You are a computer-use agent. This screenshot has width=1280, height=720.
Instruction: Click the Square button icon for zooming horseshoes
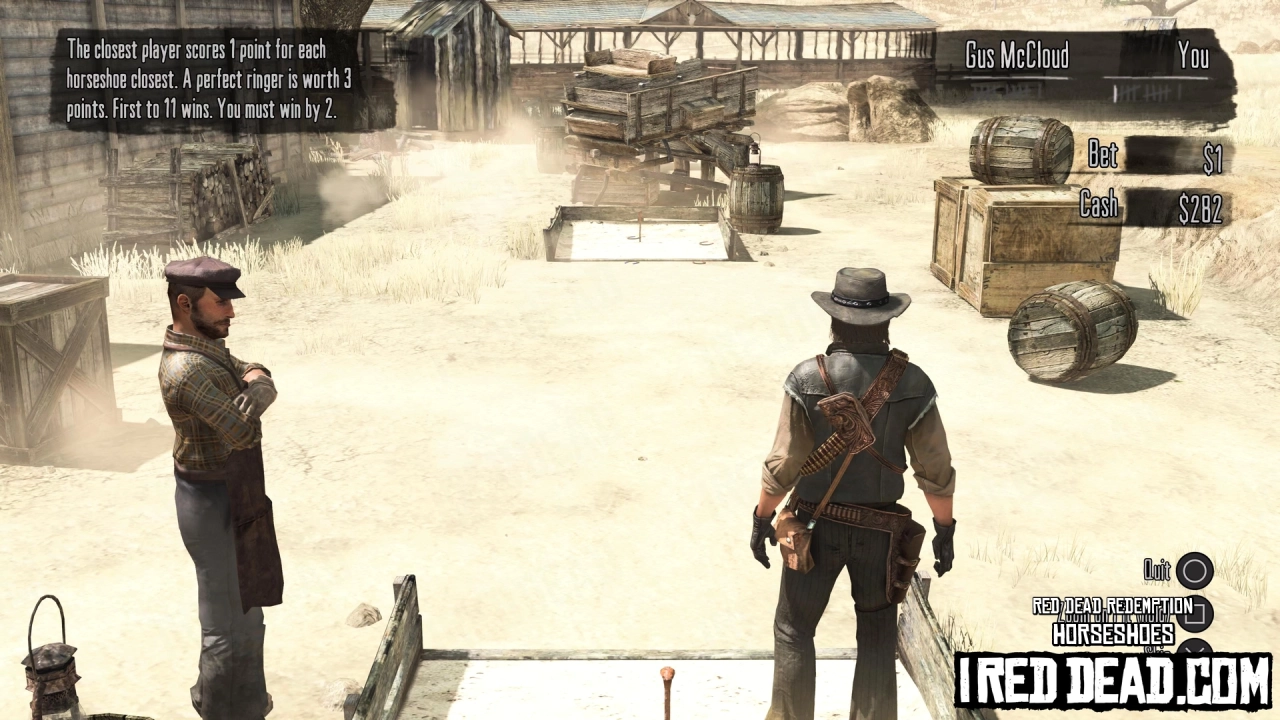(1194, 615)
